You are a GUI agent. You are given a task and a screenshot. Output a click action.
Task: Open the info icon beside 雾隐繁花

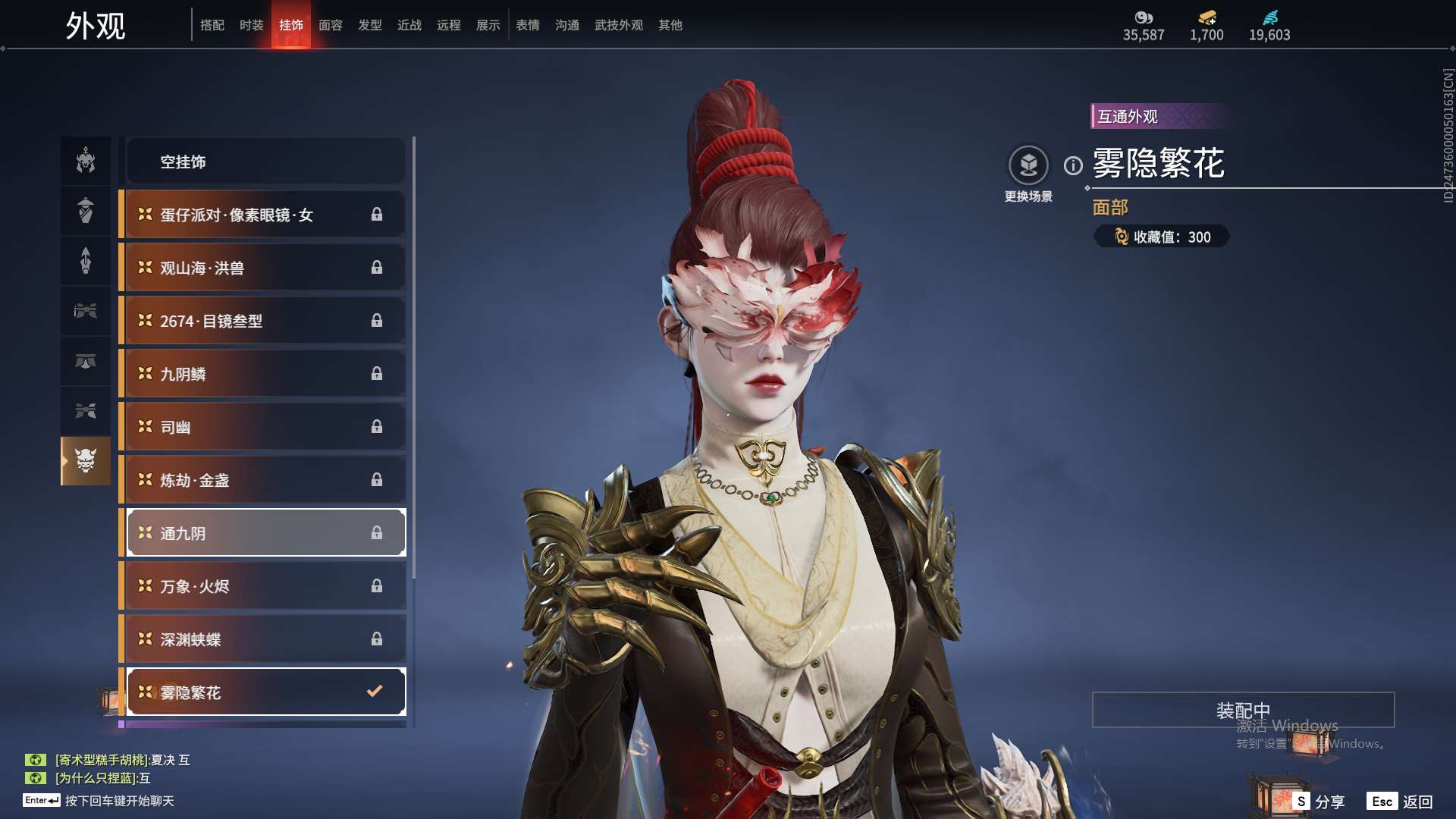click(1073, 165)
